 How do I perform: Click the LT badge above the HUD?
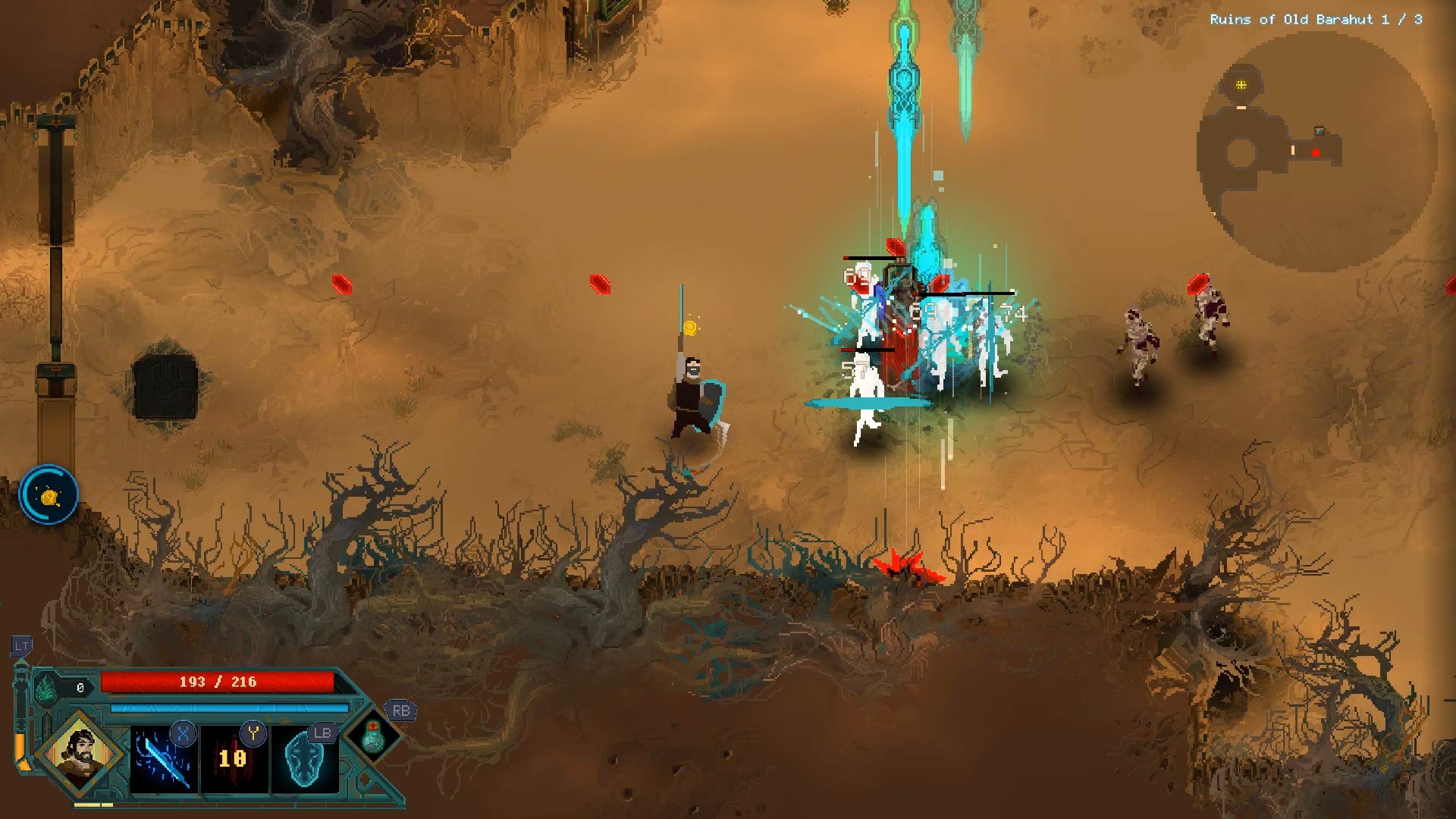coord(21,646)
